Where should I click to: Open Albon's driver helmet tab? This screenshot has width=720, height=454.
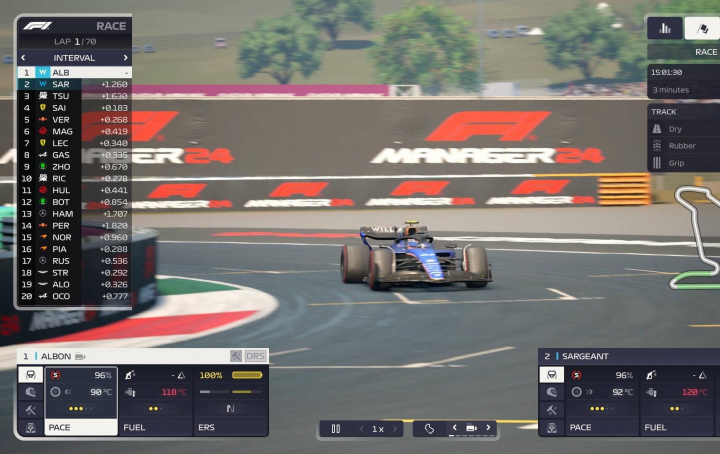click(30, 392)
